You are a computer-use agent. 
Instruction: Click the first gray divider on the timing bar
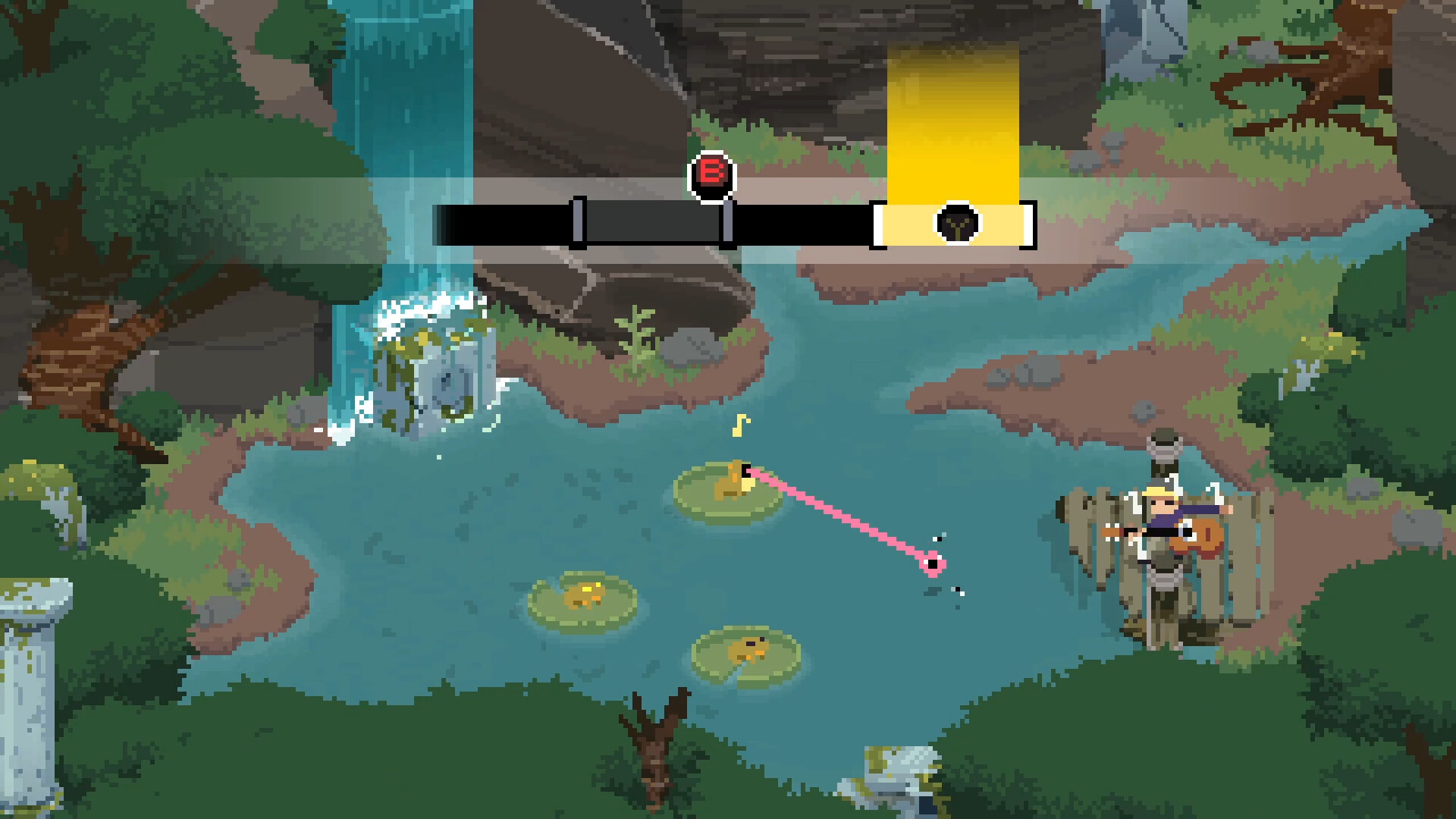(579, 224)
